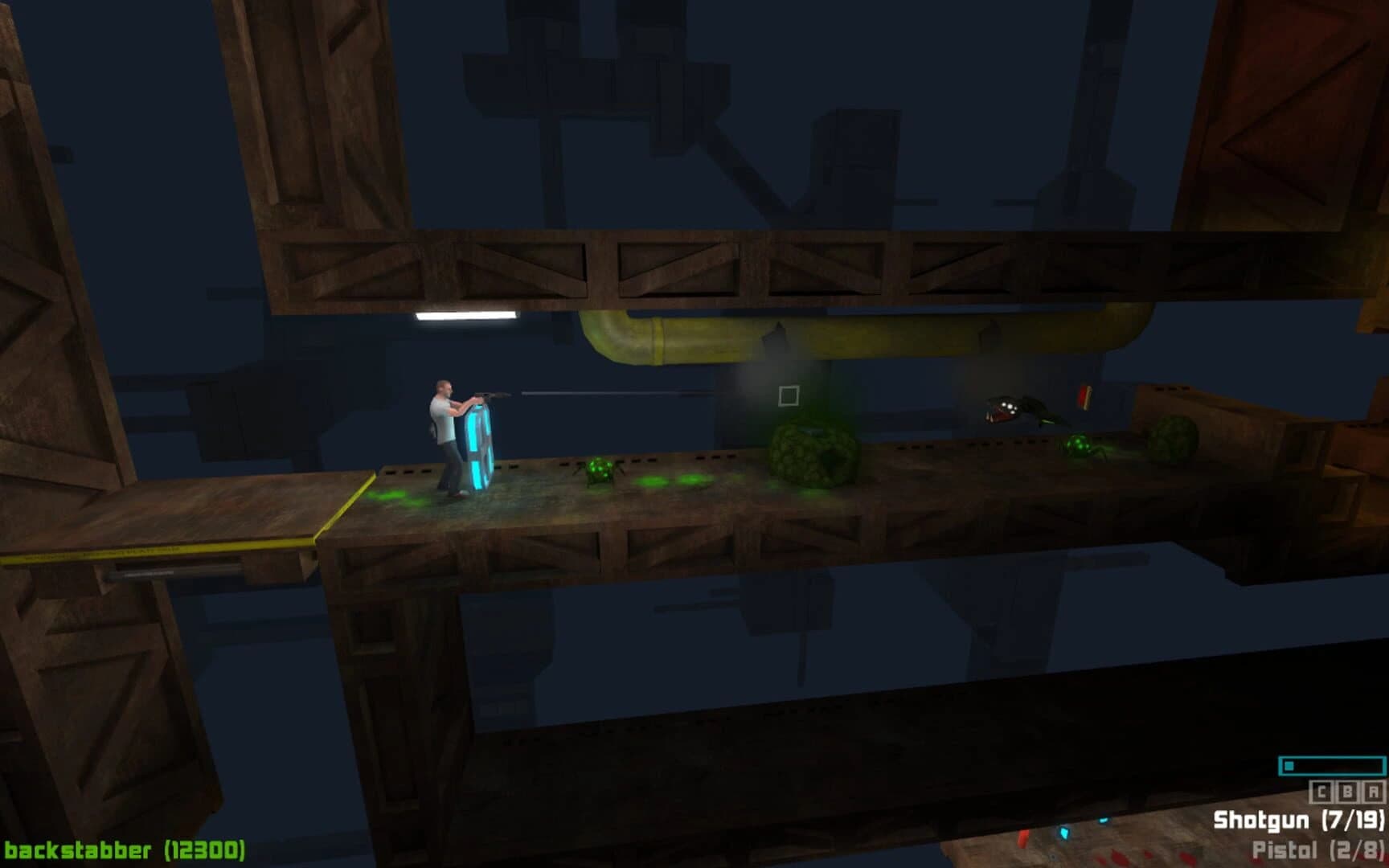1389x868 pixels.
Task: Select the A key indicator icon
Action: pyautogui.click(x=1373, y=792)
